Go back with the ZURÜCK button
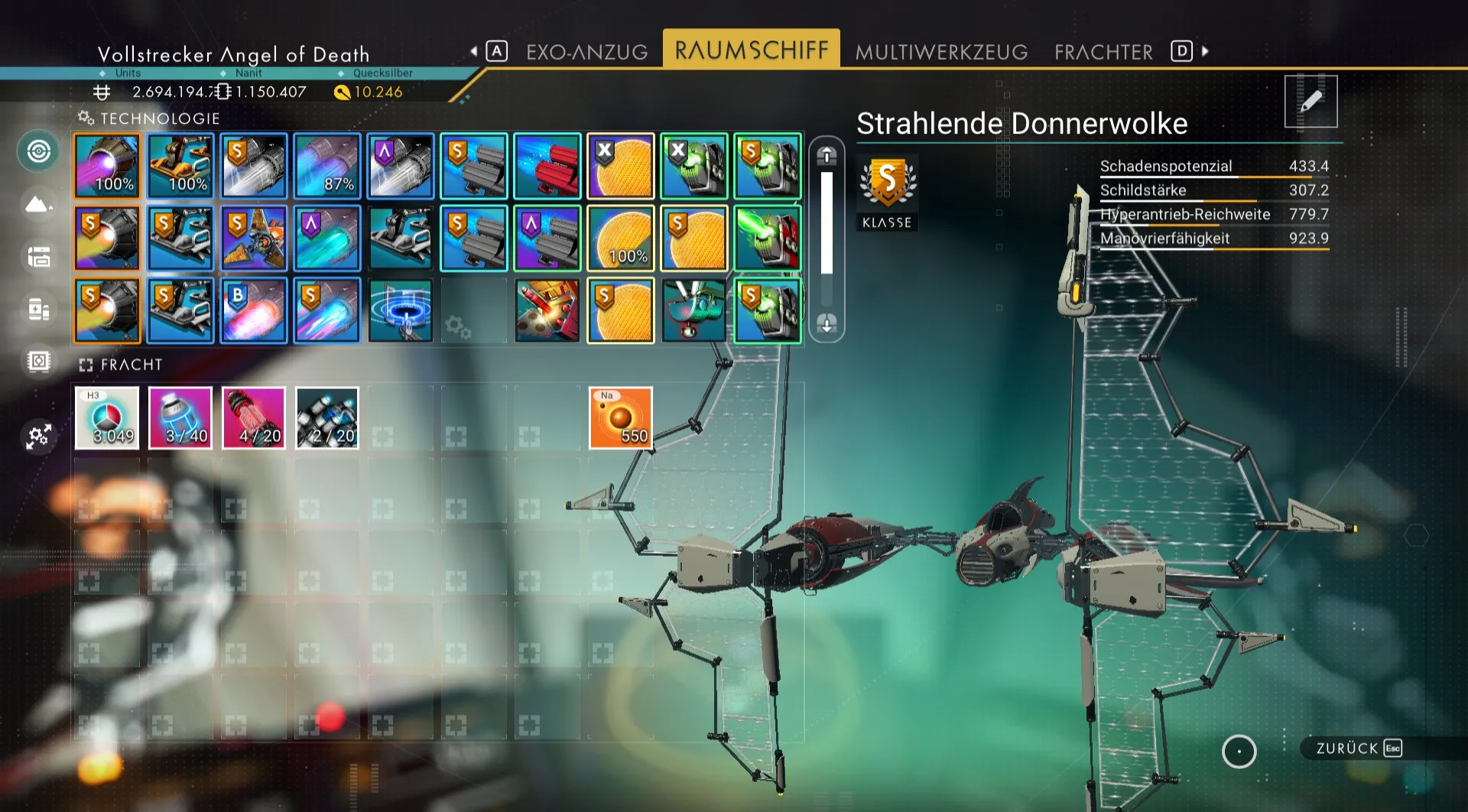Screen dimensions: 1468x812 coord(1358,748)
